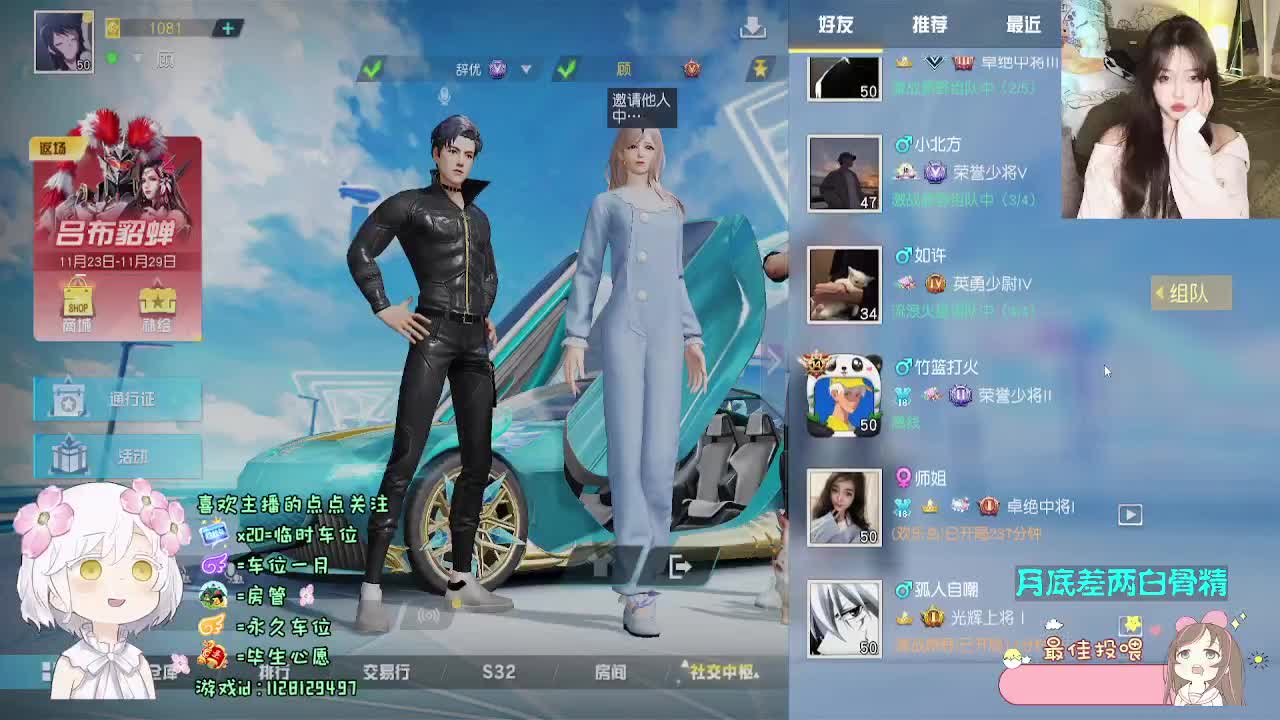Click the green status dot beside 顾's name
This screenshot has height=720, width=1280.
pos(112,58)
